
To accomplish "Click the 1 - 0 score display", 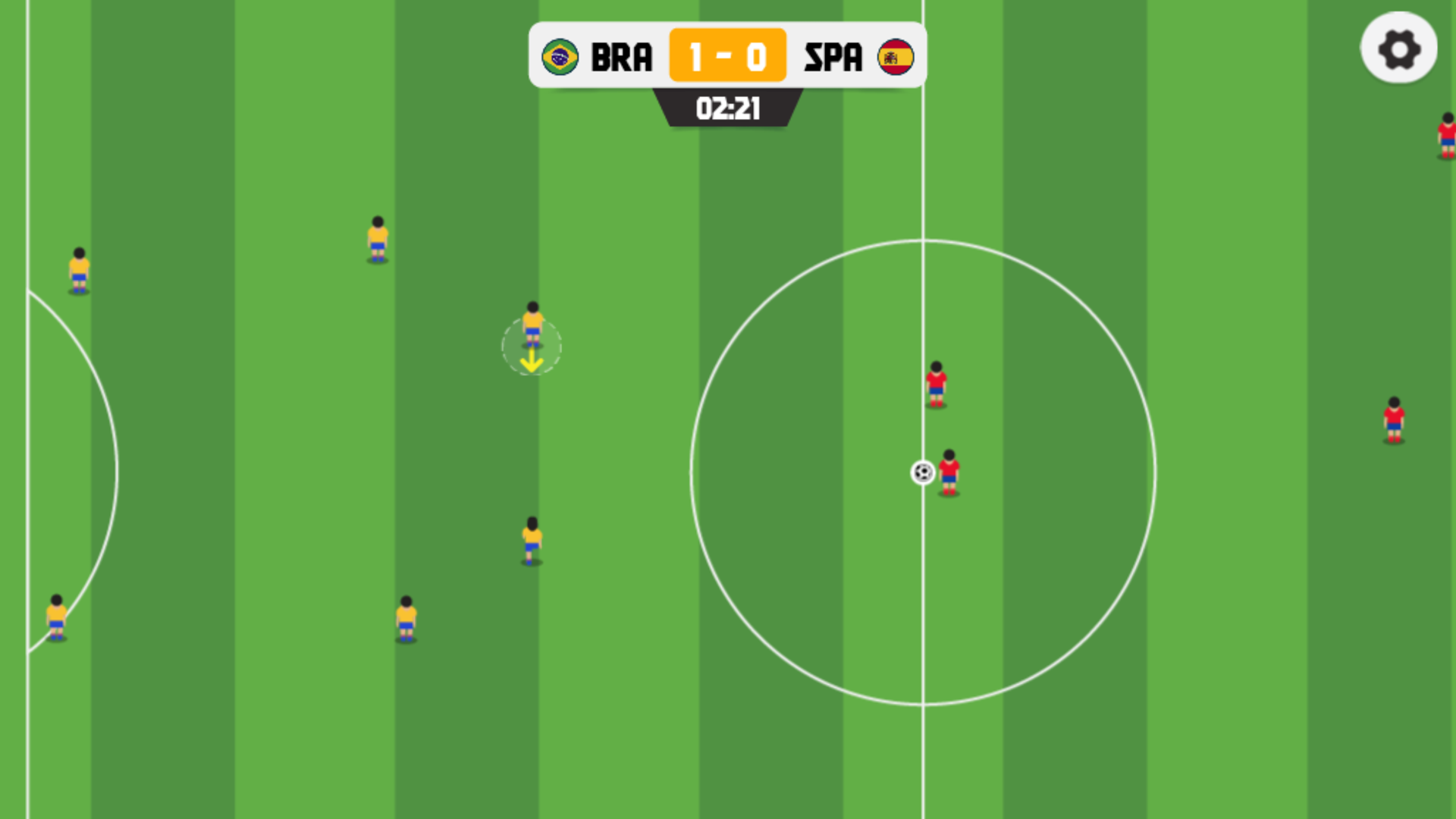I will pos(726,55).
